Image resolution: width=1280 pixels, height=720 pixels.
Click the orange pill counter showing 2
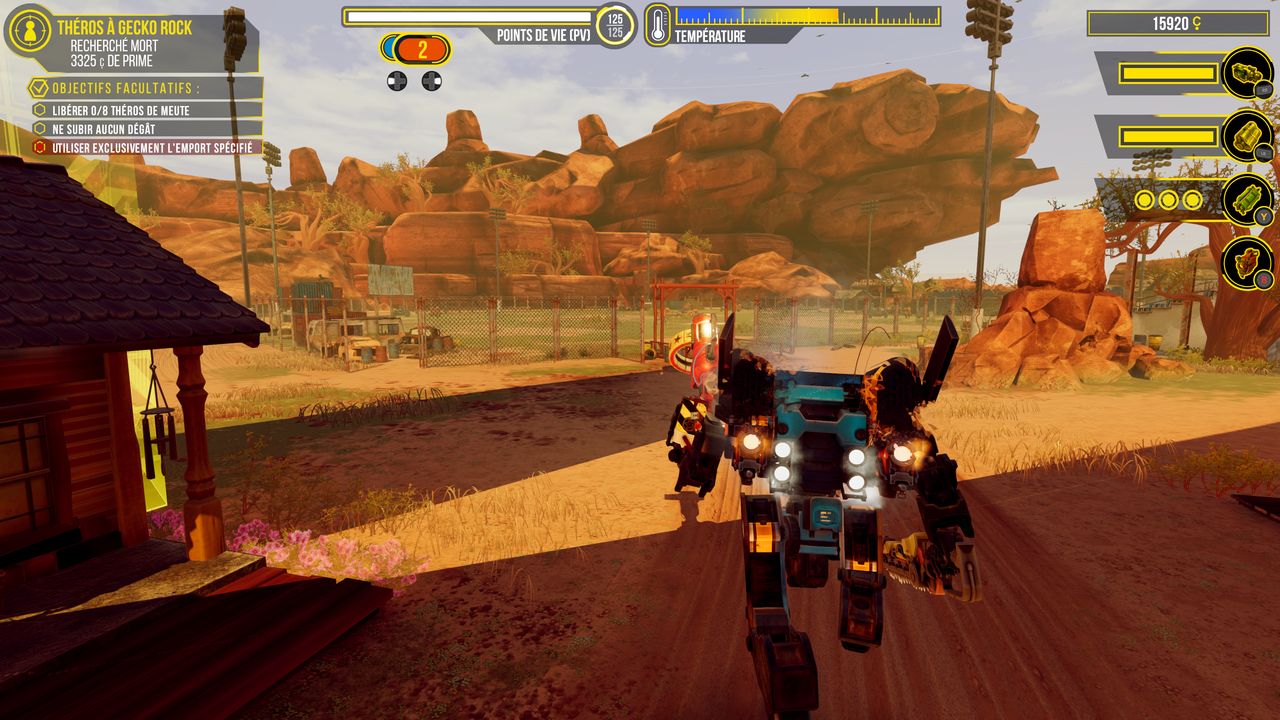coord(421,48)
